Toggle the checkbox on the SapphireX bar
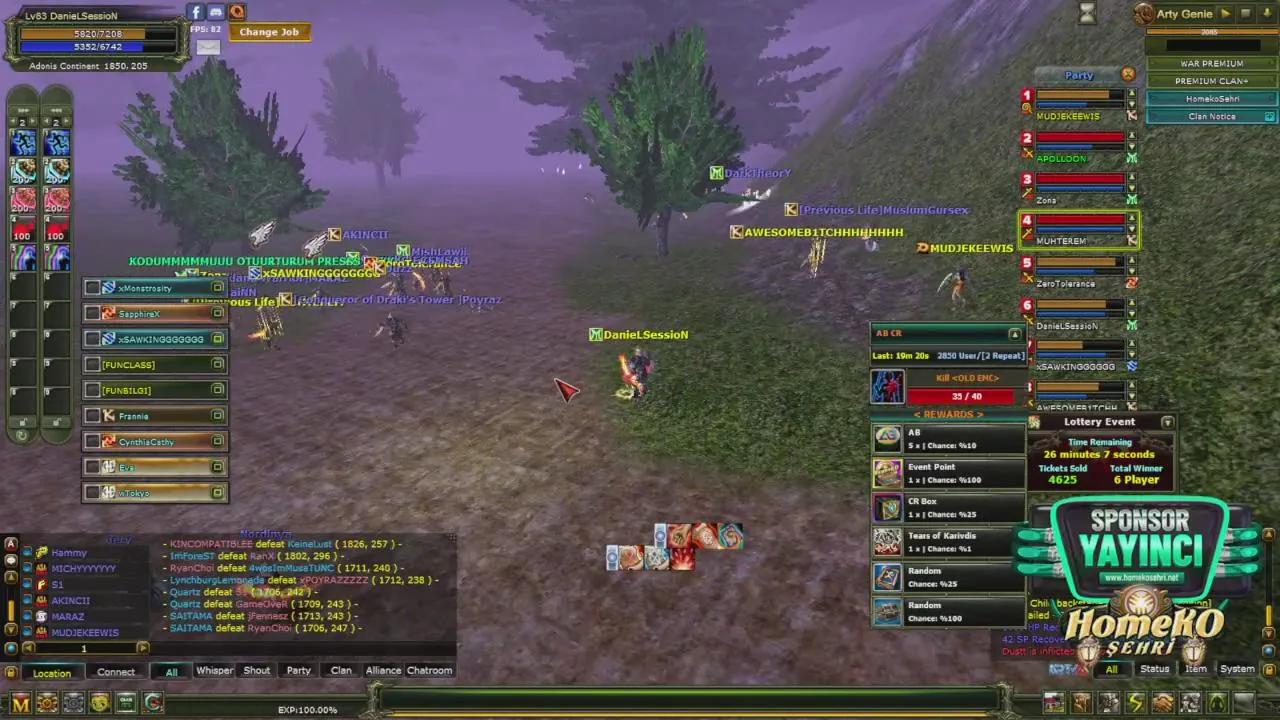This screenshot has width=1280, height=720. (93, 313)
